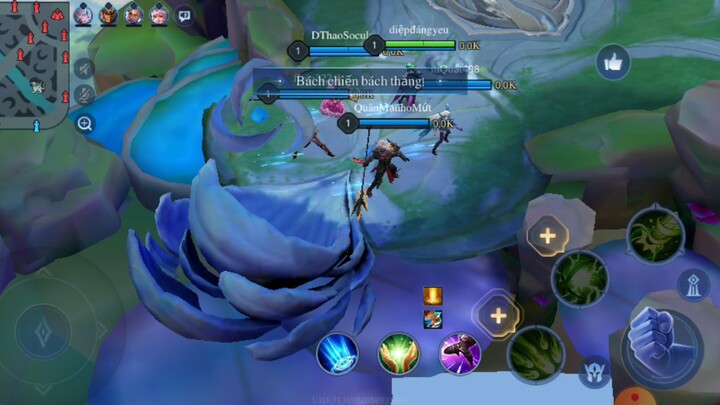Upgrade the lower skill with its plus button
The image size is (720, 405).
497,316
